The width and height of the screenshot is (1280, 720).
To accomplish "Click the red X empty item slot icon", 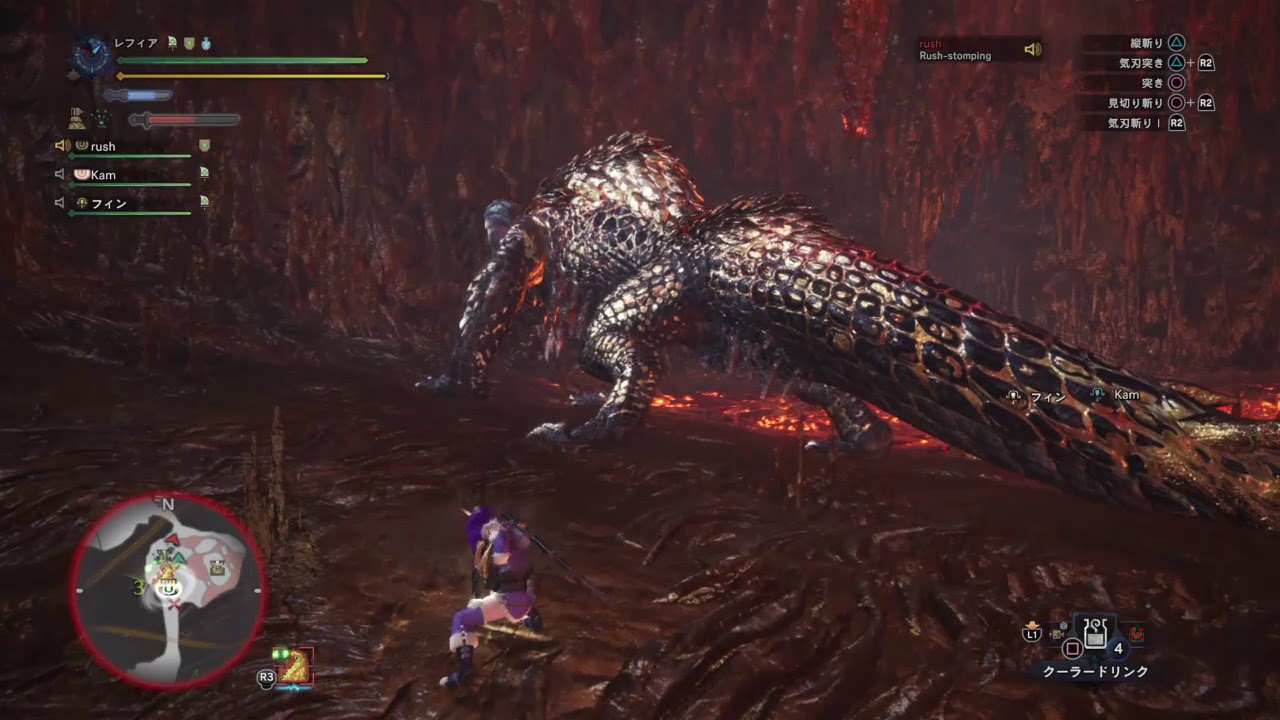I will coord(1137,634).
